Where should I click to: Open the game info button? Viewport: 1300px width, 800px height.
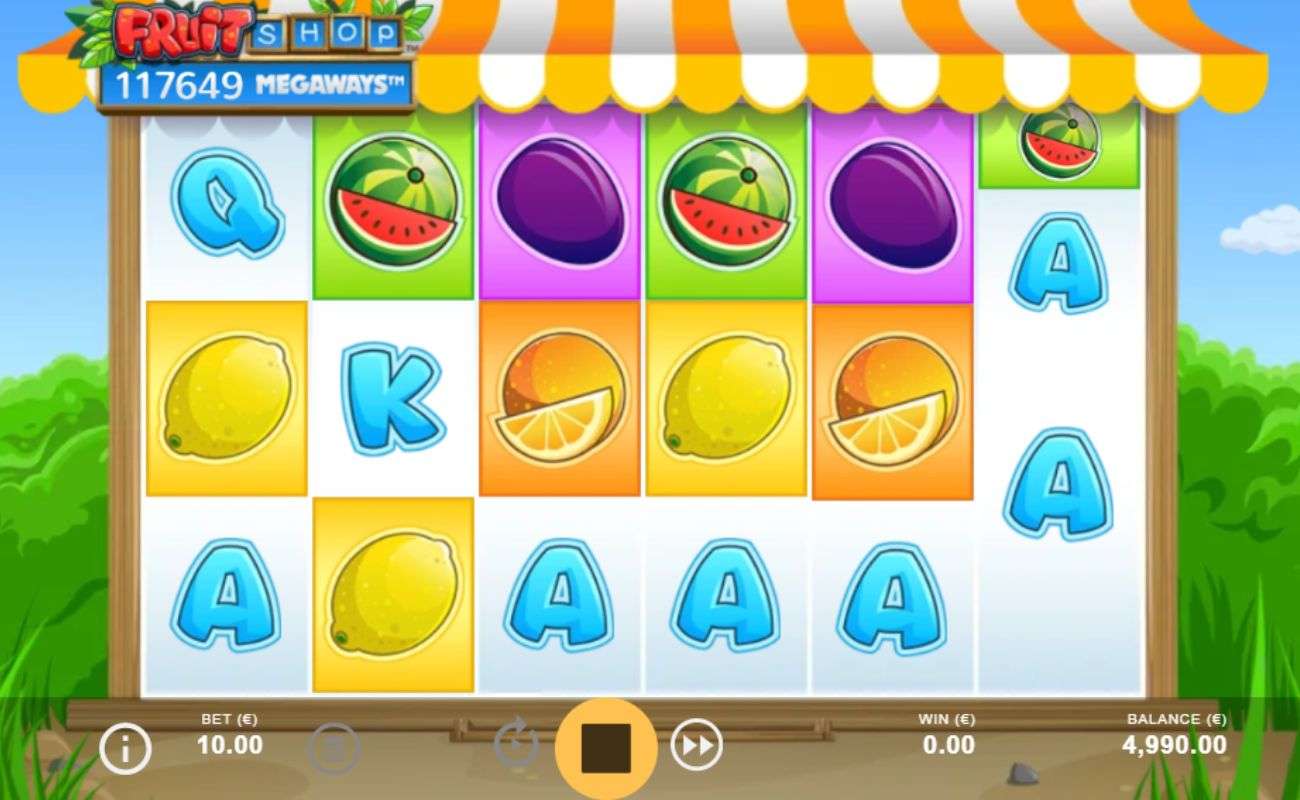click(x=126, y=747)
